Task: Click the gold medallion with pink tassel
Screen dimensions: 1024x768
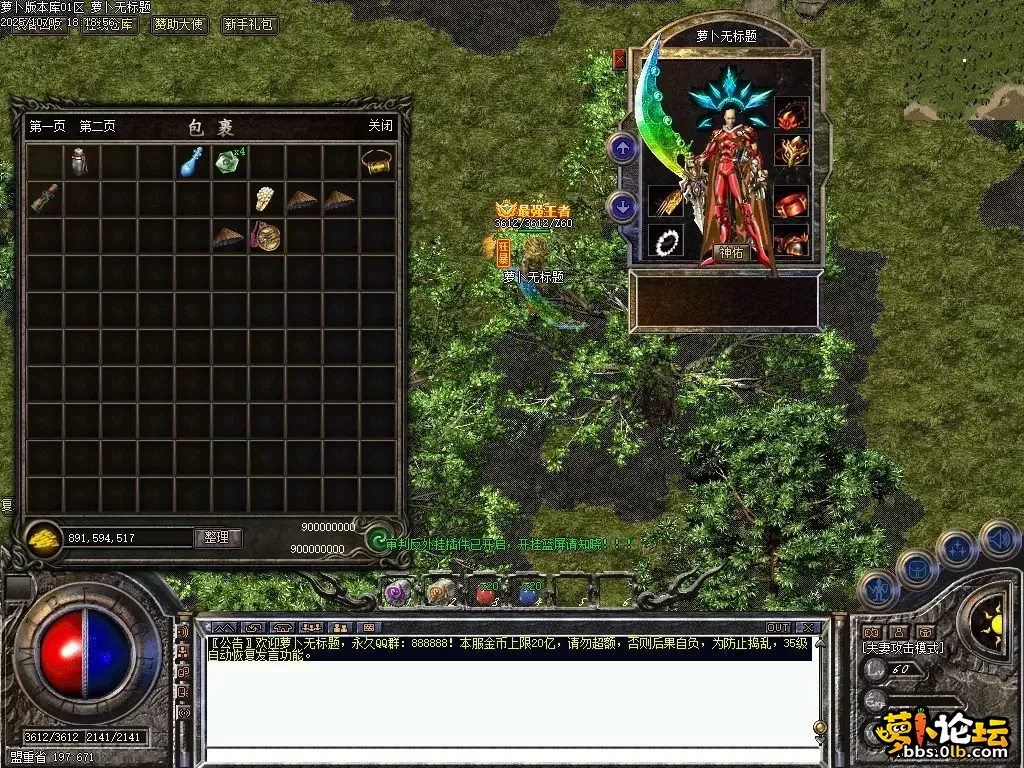Action: [x=265, y=236]
